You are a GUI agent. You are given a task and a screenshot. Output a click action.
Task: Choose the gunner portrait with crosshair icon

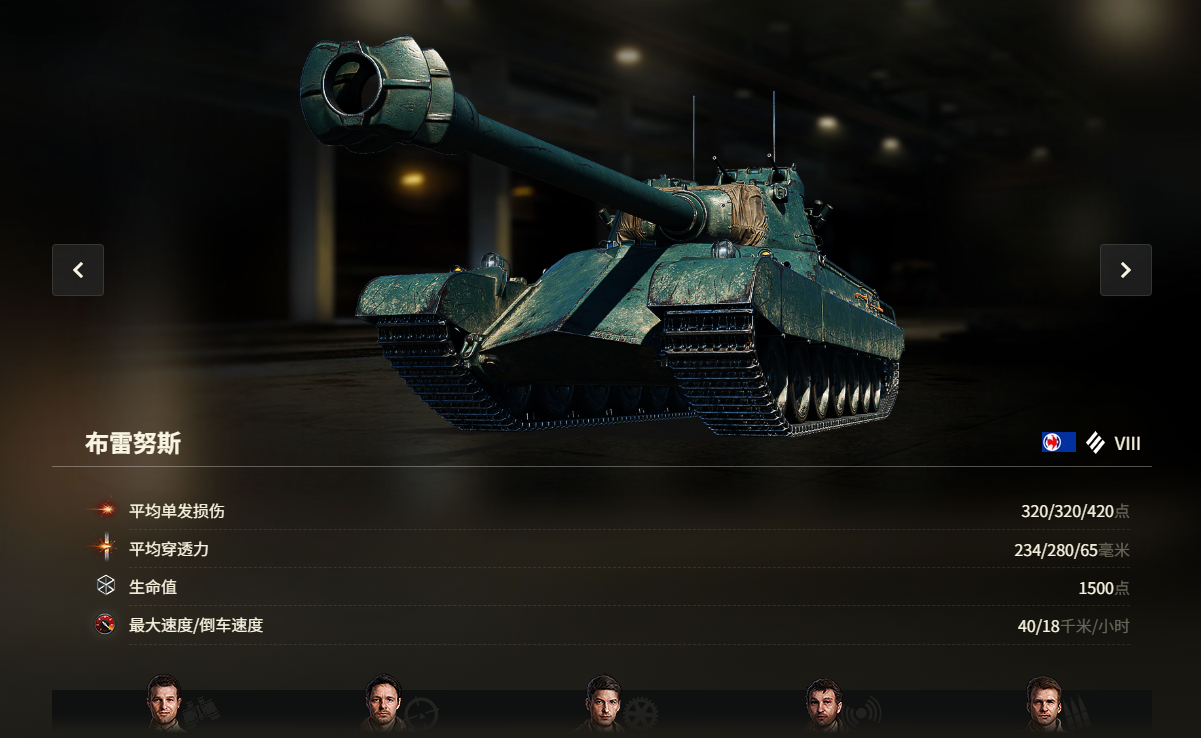click(382, 705)
